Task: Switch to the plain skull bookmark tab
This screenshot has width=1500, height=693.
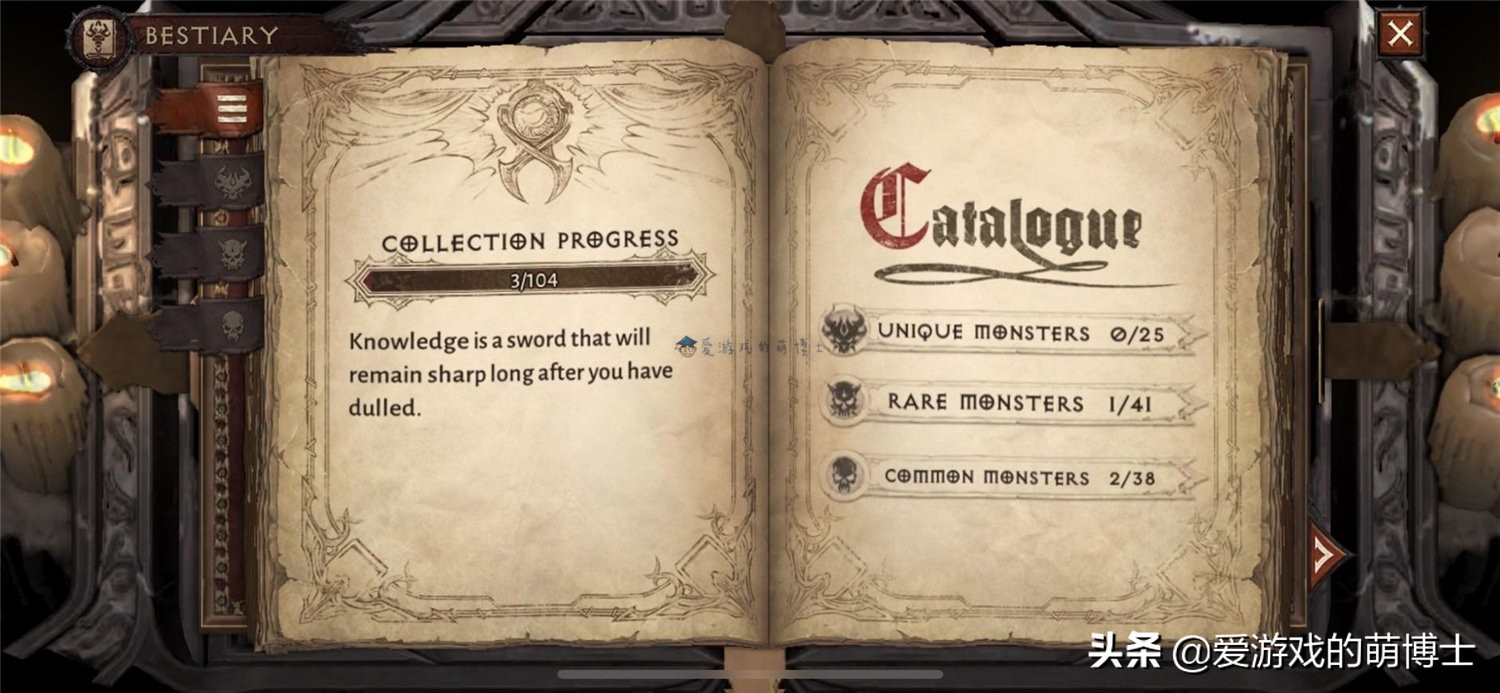Action: [x=228, y=325]
